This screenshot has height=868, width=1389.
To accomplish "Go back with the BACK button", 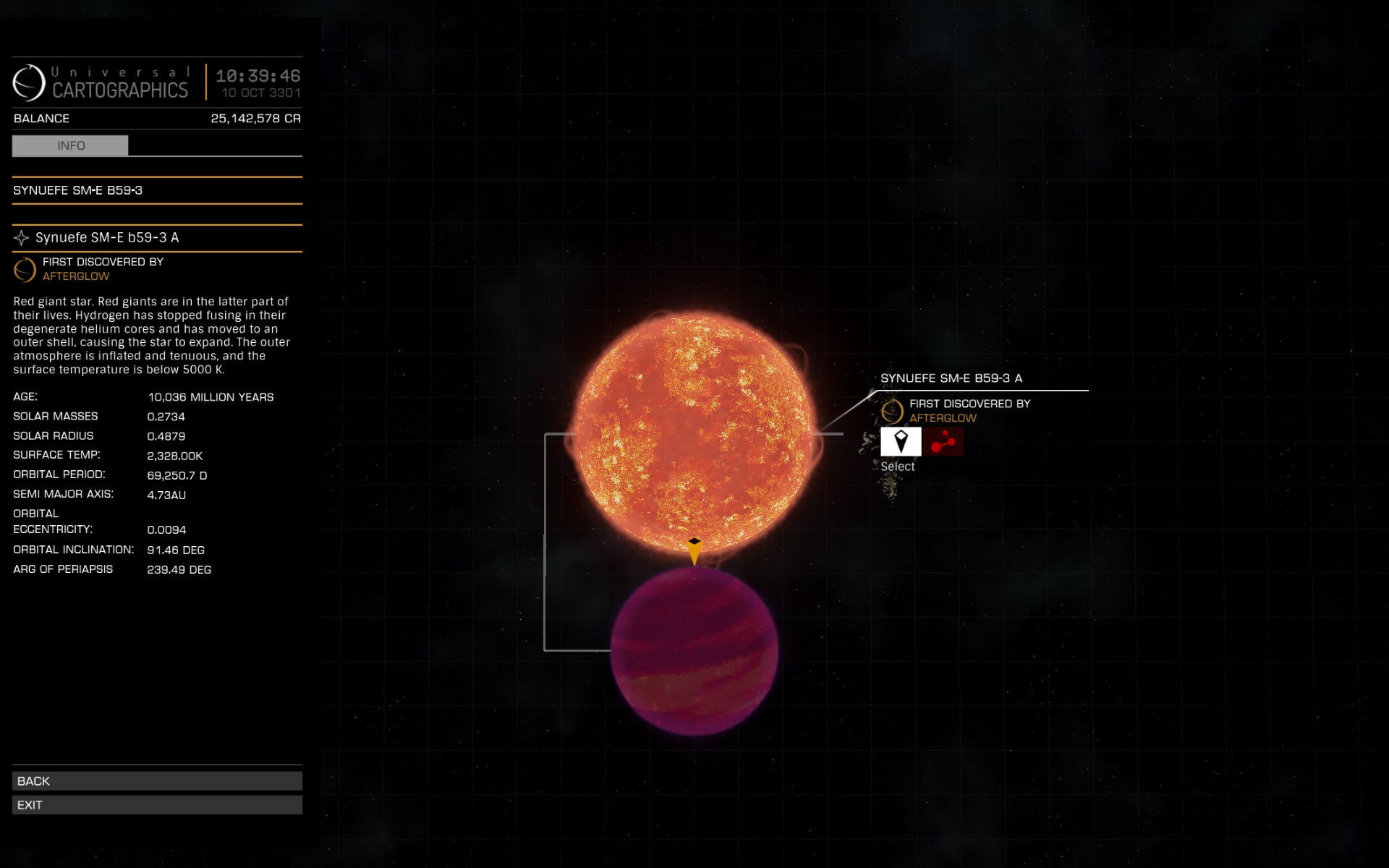I will coord(157,781).
